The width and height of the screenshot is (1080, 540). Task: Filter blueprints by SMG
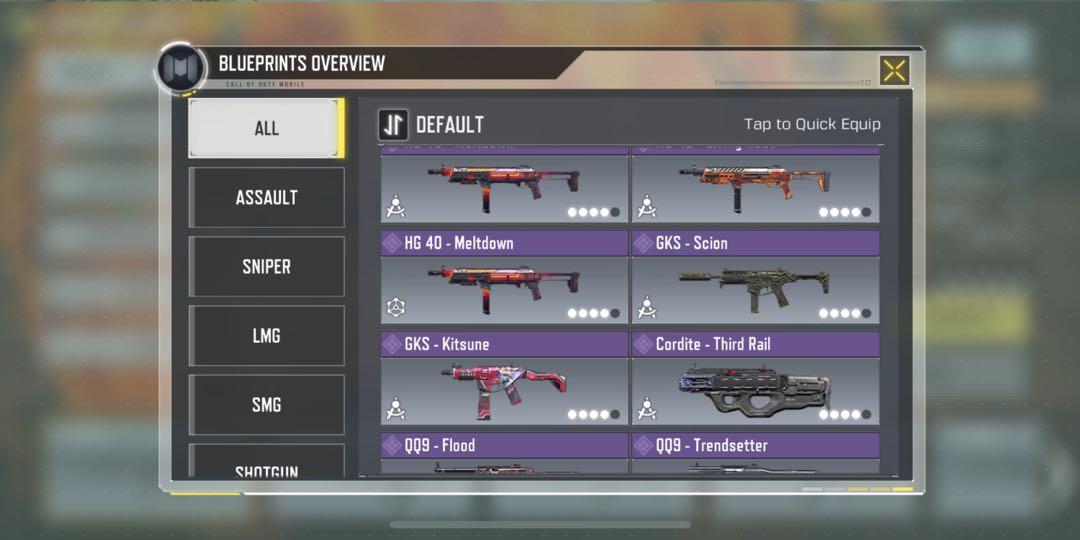pos(266,404)
